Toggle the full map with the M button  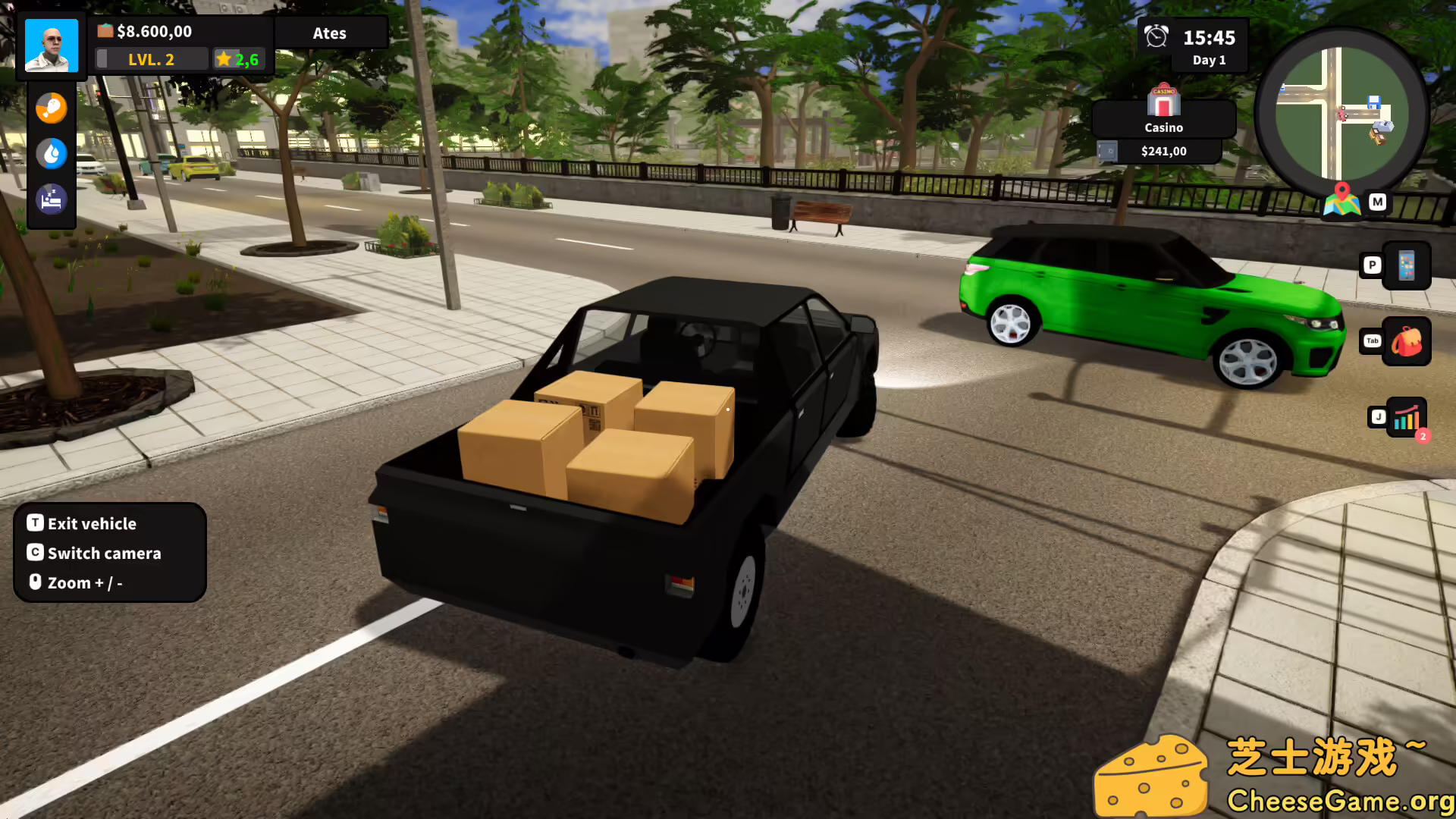coord(1378,202)
